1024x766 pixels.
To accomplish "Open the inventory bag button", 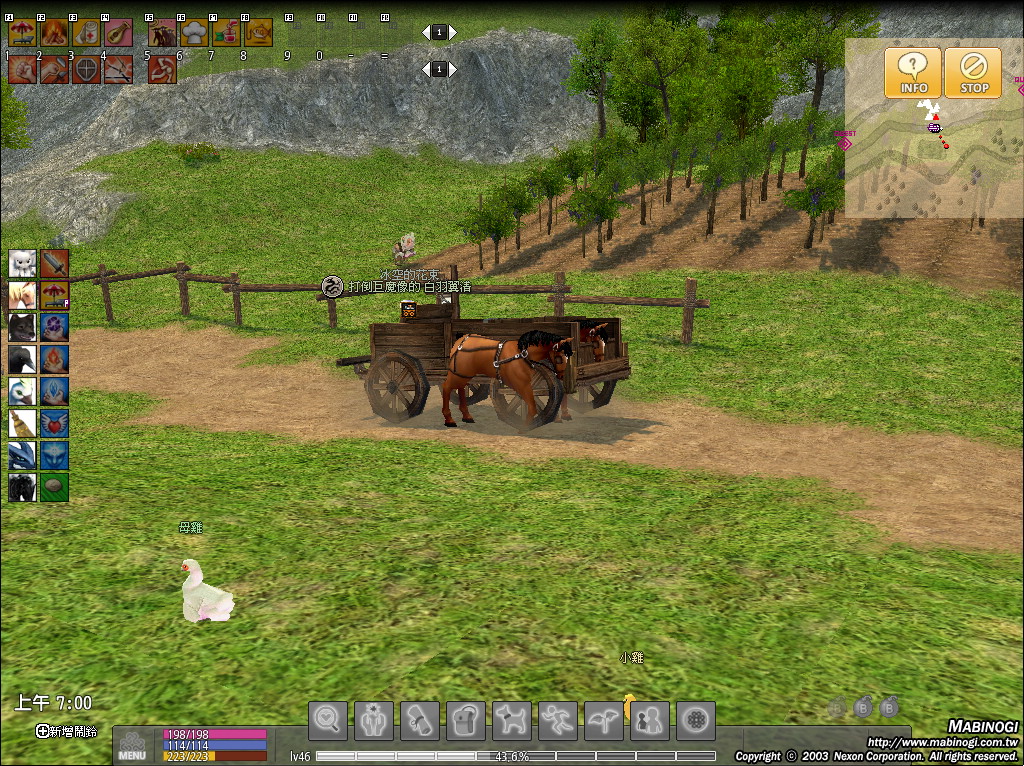I will pyautogui.click(x=466, y=719).
